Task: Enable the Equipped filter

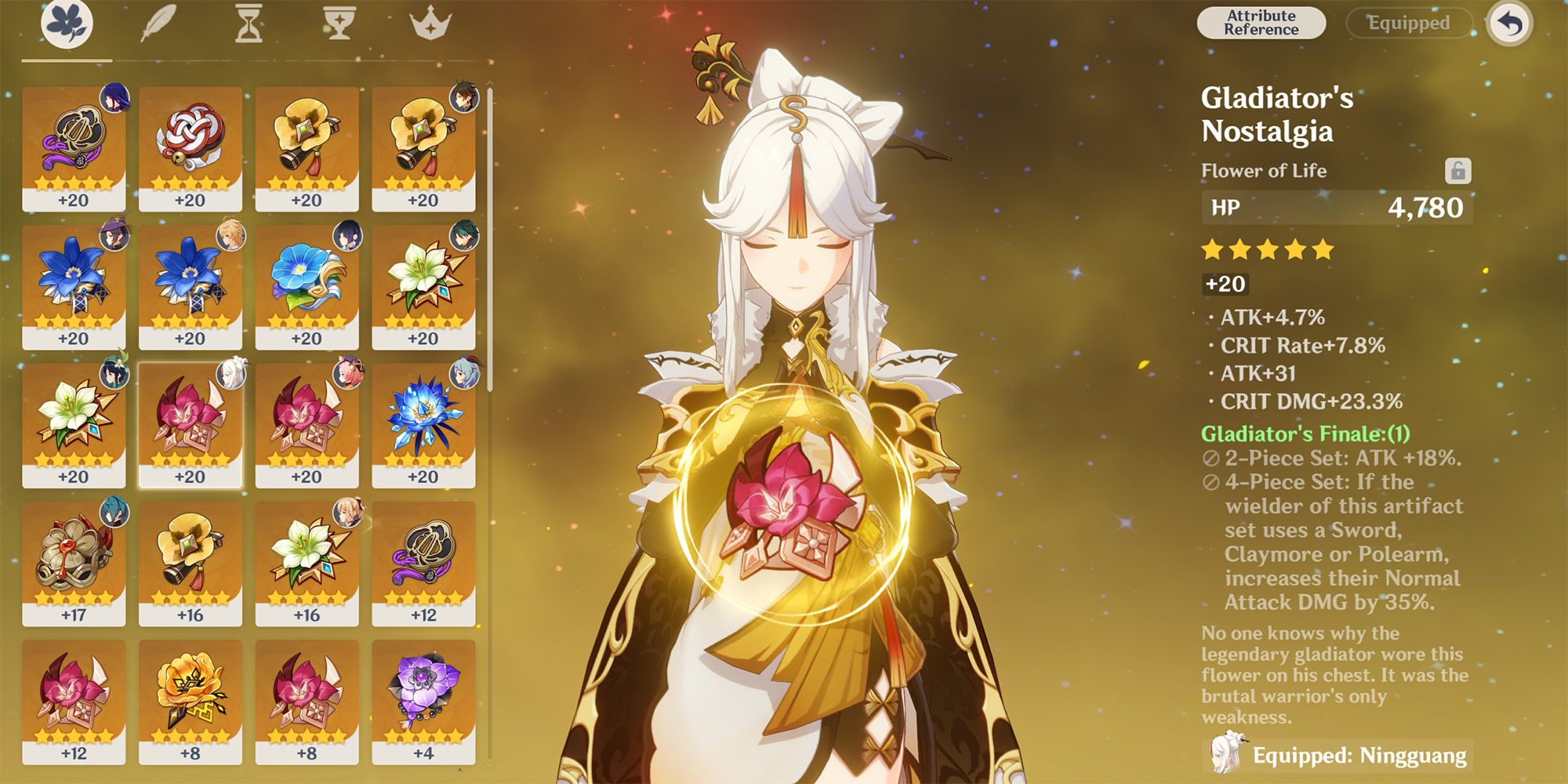Action: [x=1410, y=23]
